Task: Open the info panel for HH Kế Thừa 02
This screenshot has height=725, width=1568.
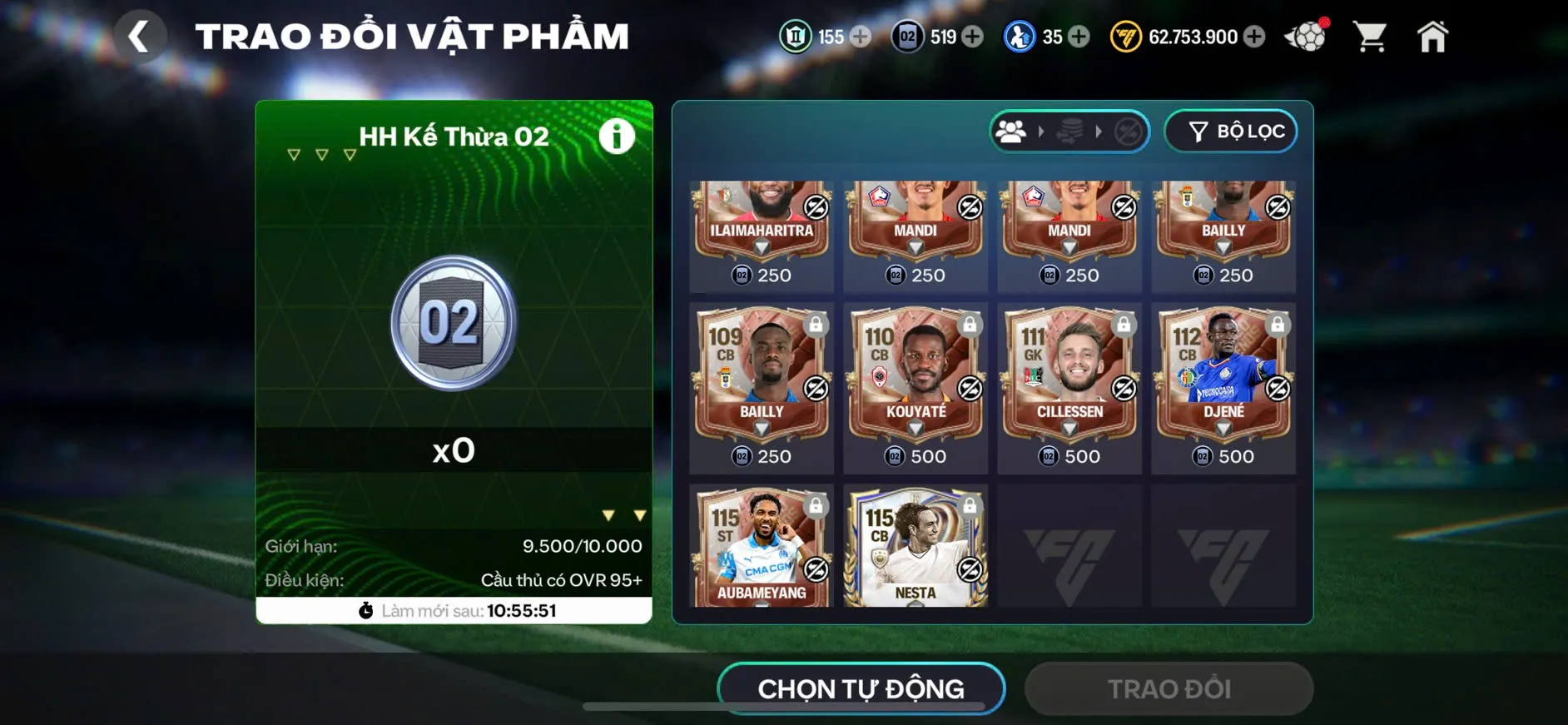Action: point(616,137)
